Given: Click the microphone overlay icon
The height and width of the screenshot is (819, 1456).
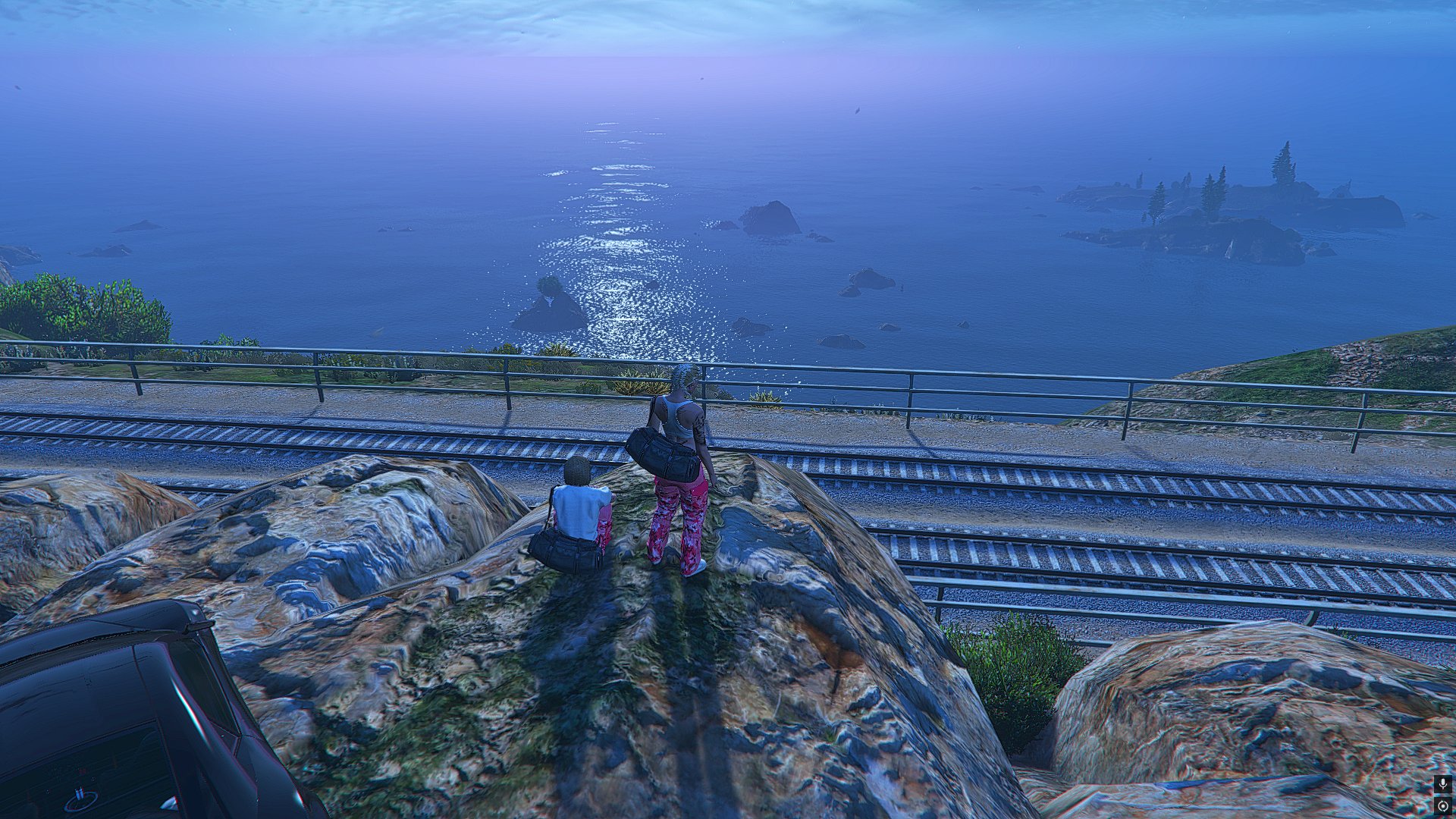Looking at the screenshot, I should (1442, 785).
